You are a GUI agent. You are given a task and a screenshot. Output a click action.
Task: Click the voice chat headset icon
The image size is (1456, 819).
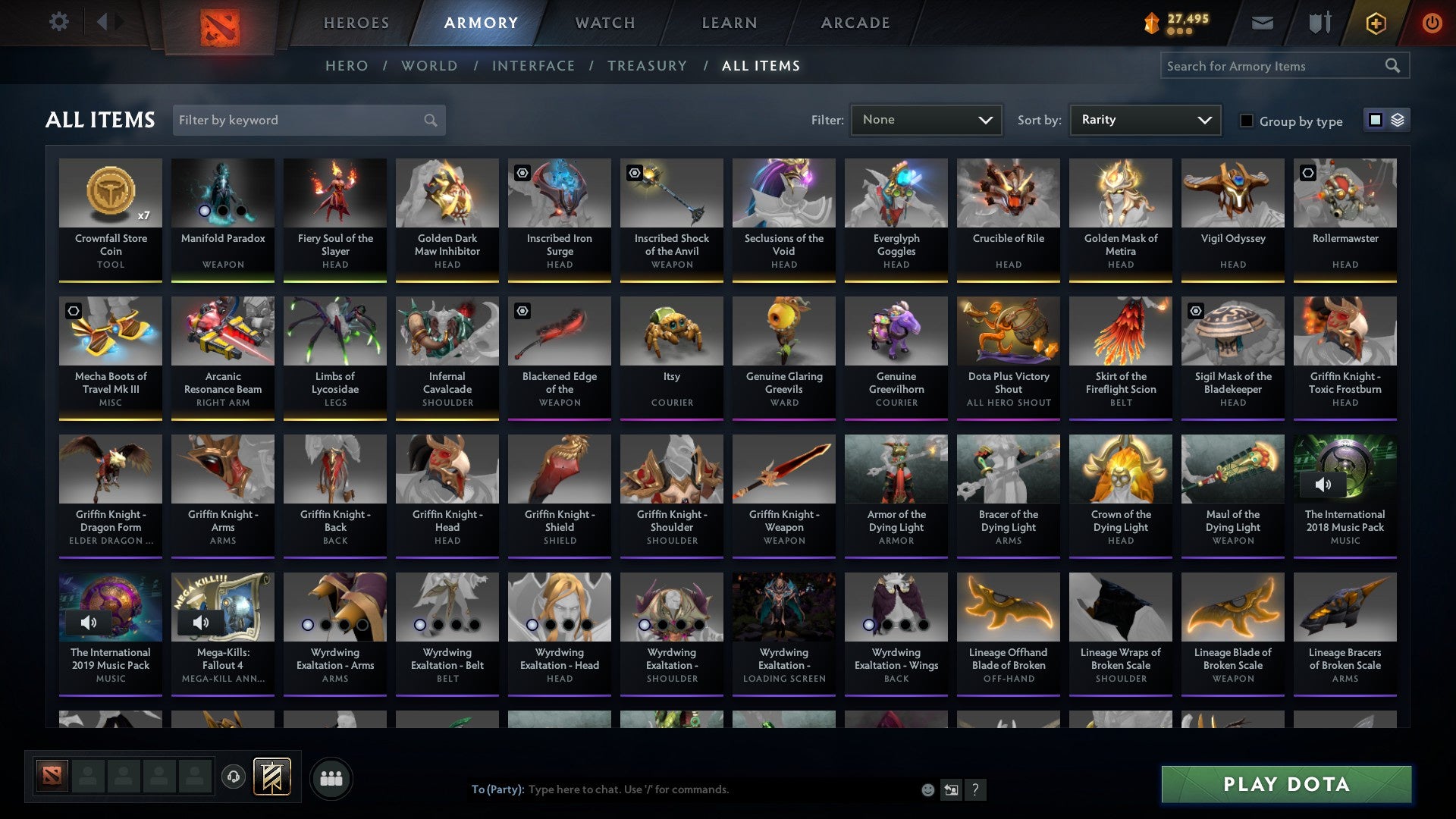233,777
